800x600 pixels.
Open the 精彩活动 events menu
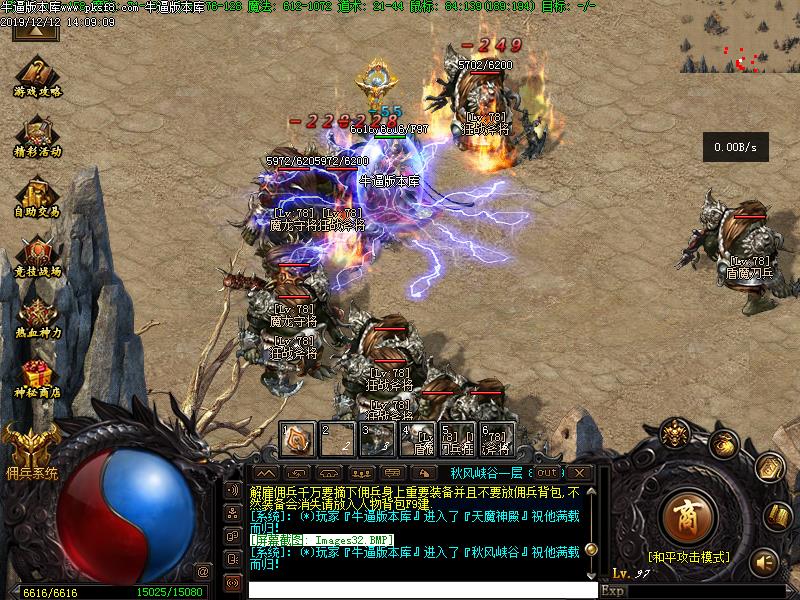[37, 136]
